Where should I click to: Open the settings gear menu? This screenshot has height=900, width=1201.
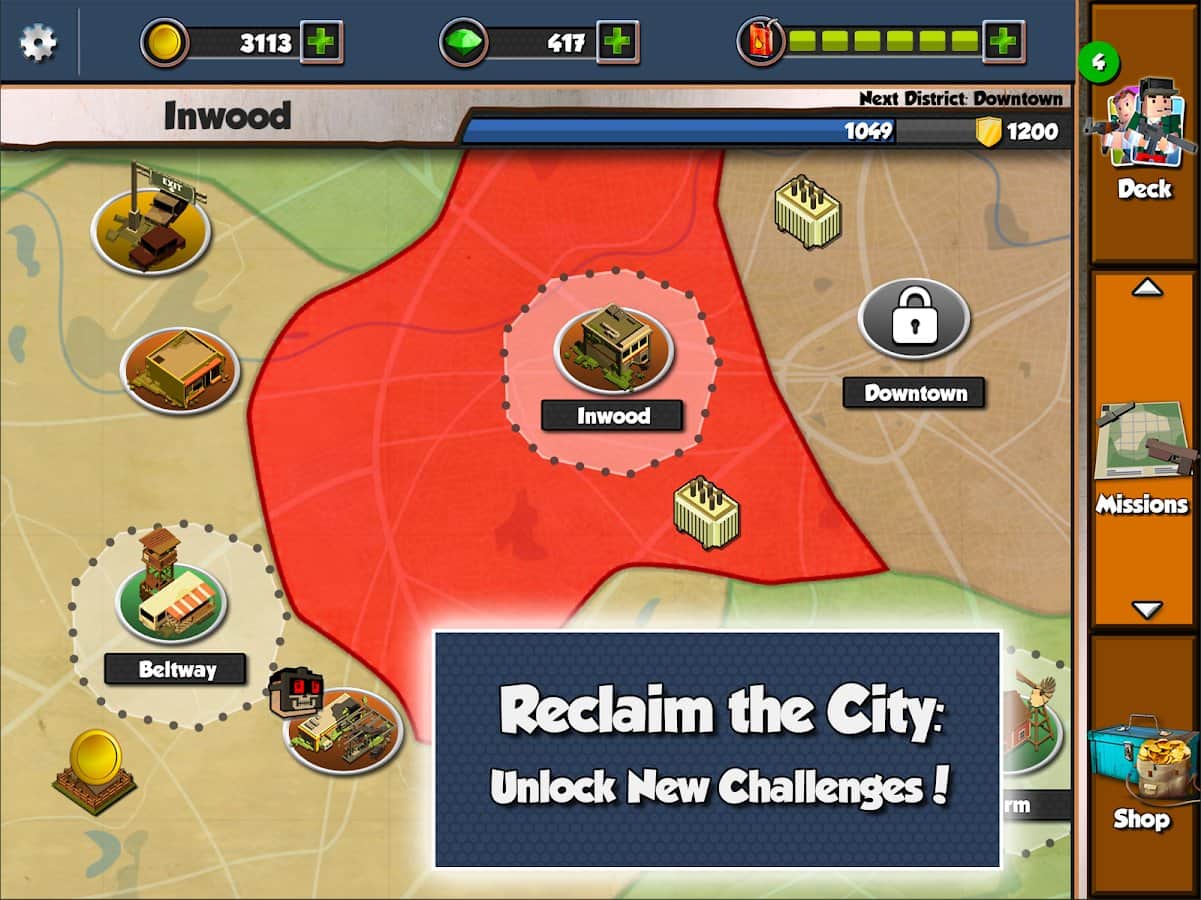[38, 43]
